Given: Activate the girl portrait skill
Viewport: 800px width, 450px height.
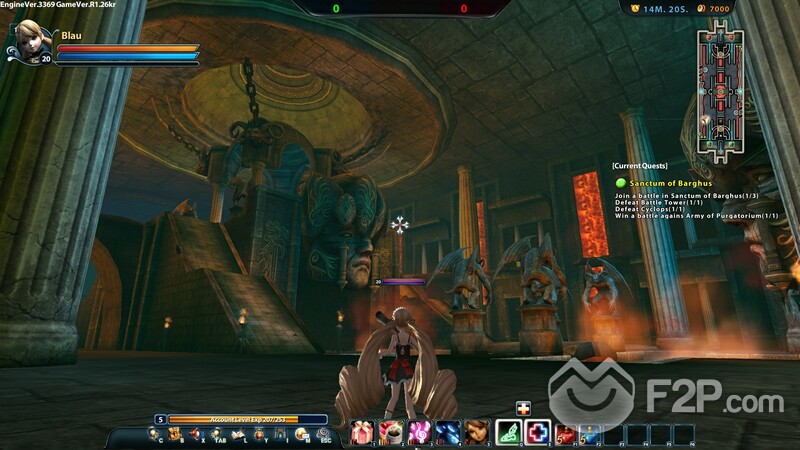Looking at the screenshot, I should pyautogui.click(x=476, y=432).
